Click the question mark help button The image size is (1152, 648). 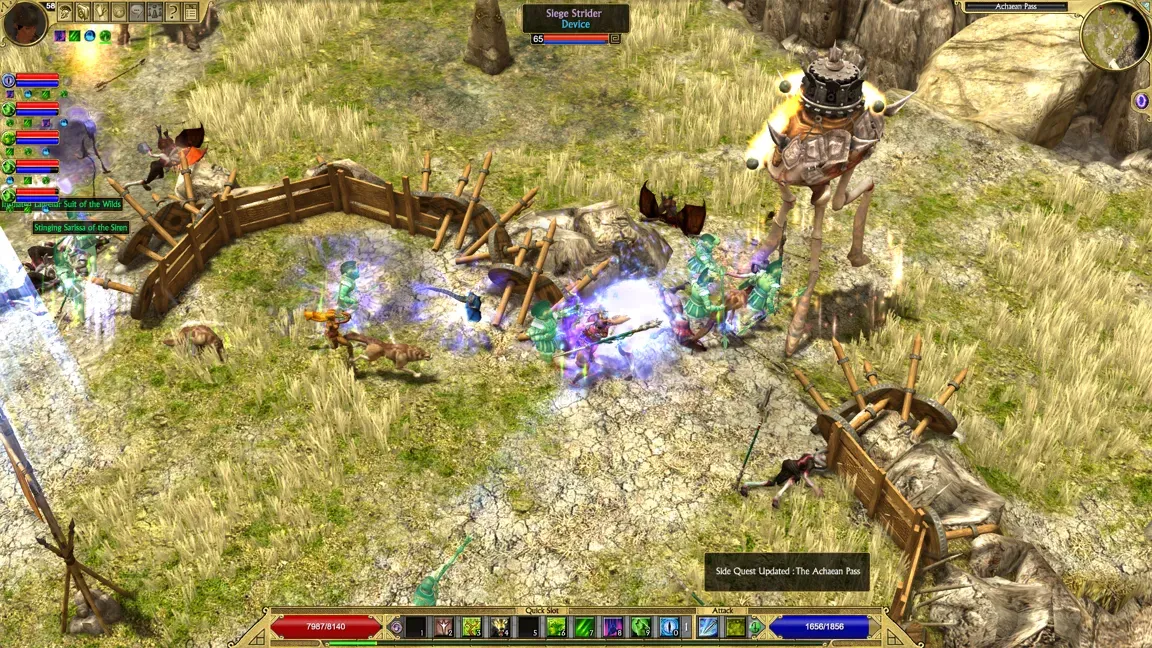coord(173,12)
